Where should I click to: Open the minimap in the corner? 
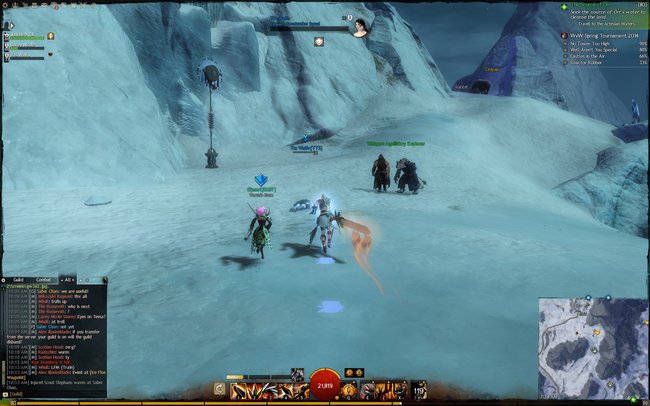point(593,347)
